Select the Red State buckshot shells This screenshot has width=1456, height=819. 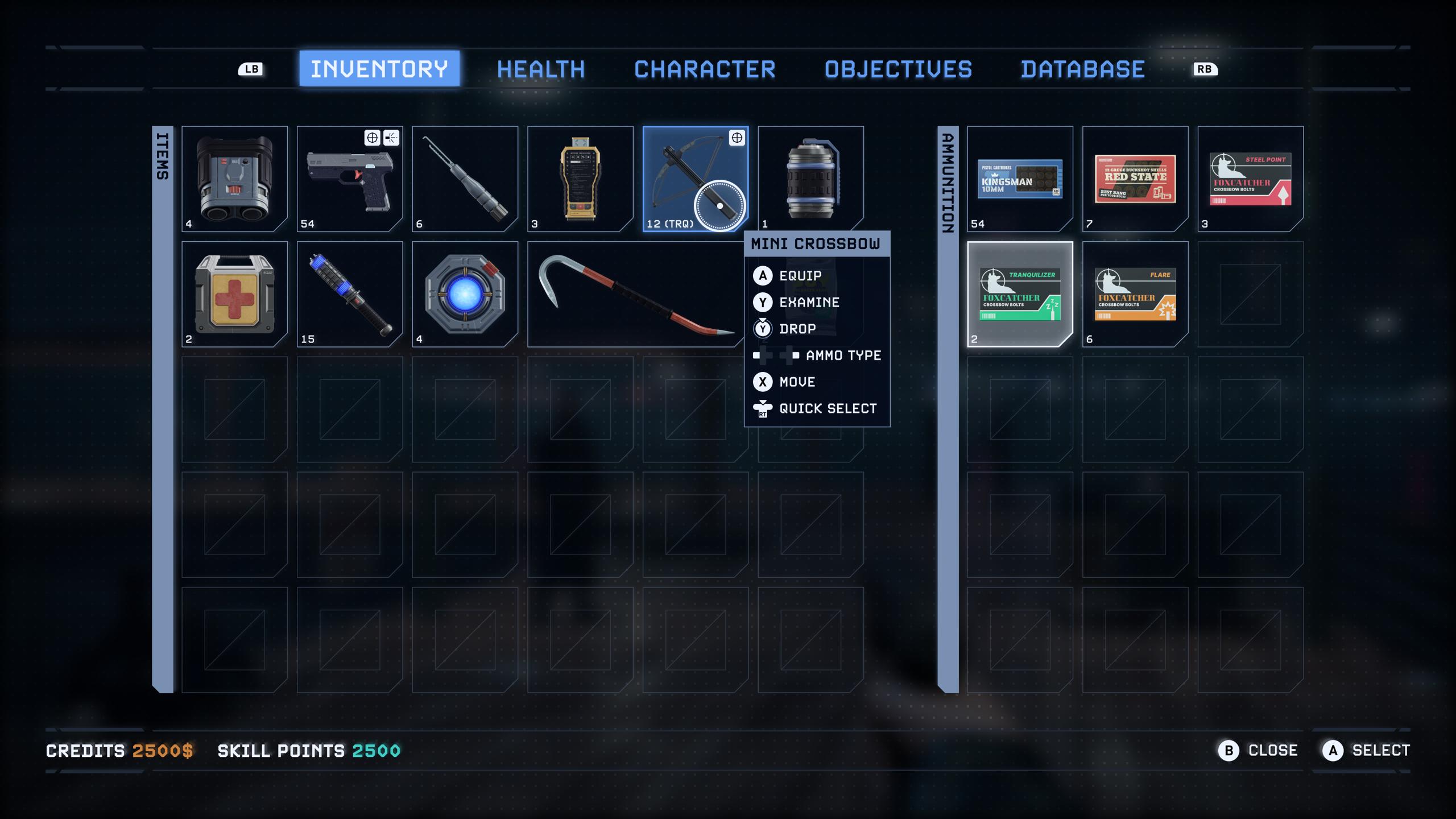1135,179
